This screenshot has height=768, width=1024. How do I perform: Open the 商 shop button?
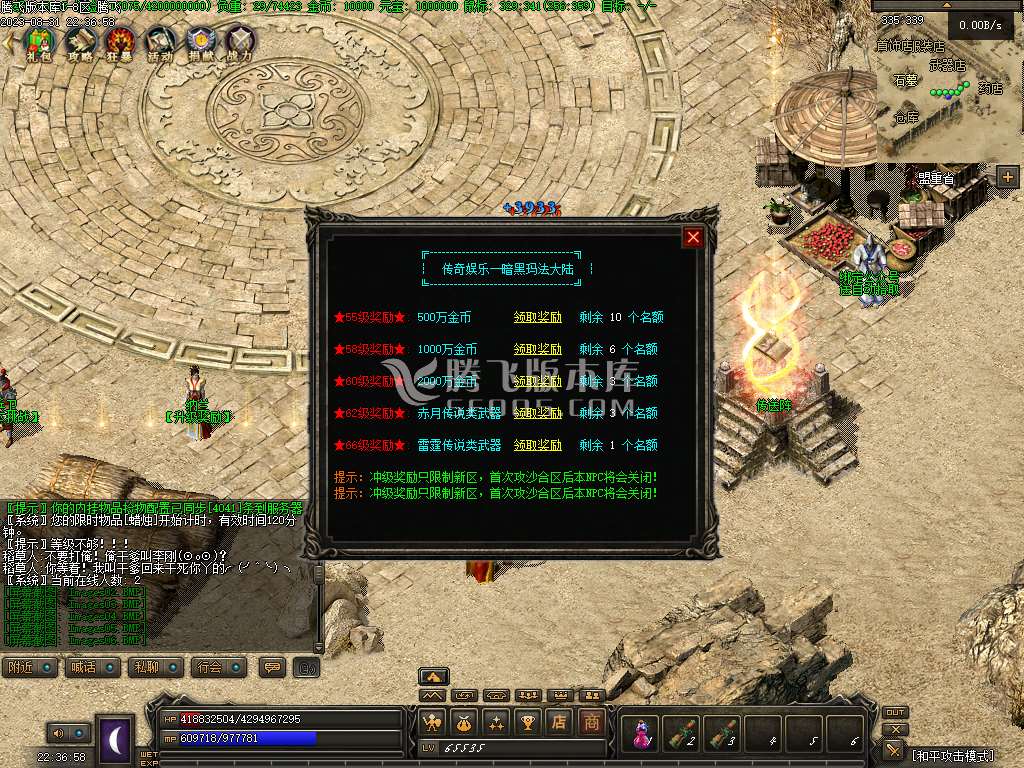point(593,722)
